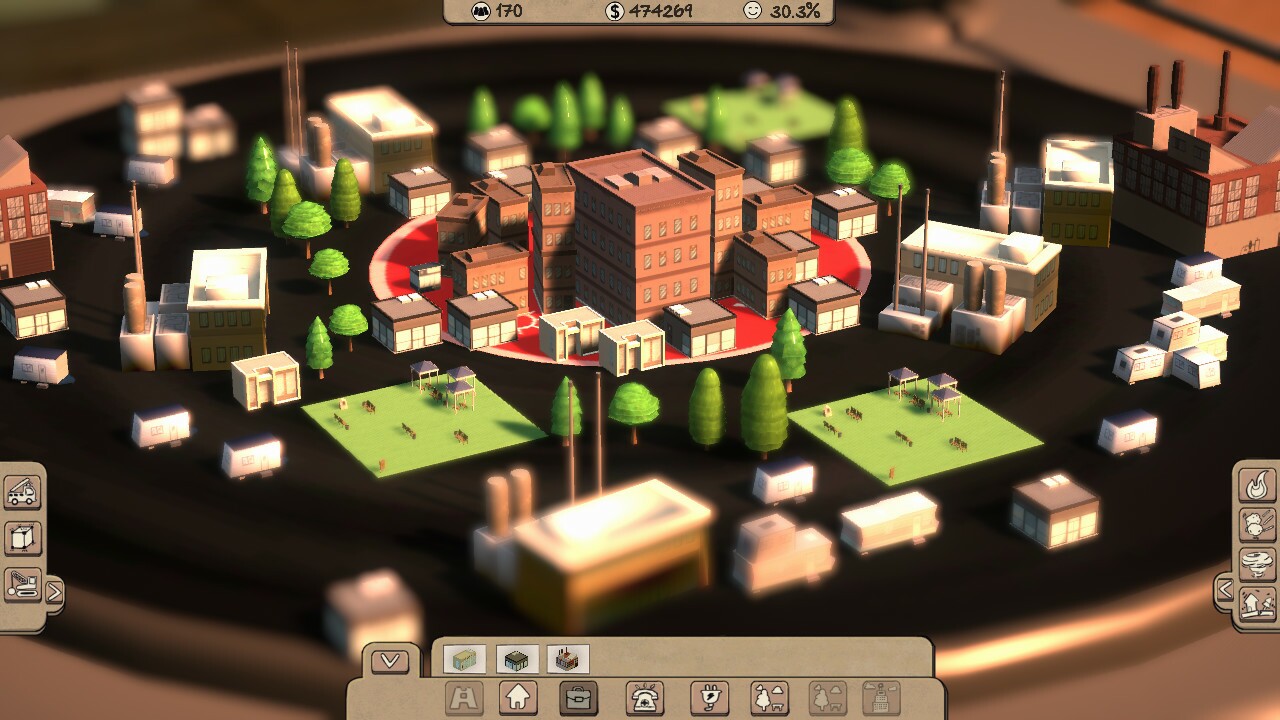This screenshot has width=1280, height=720.
Task: Start the tornado disaster
Action: coord(1257,563)
